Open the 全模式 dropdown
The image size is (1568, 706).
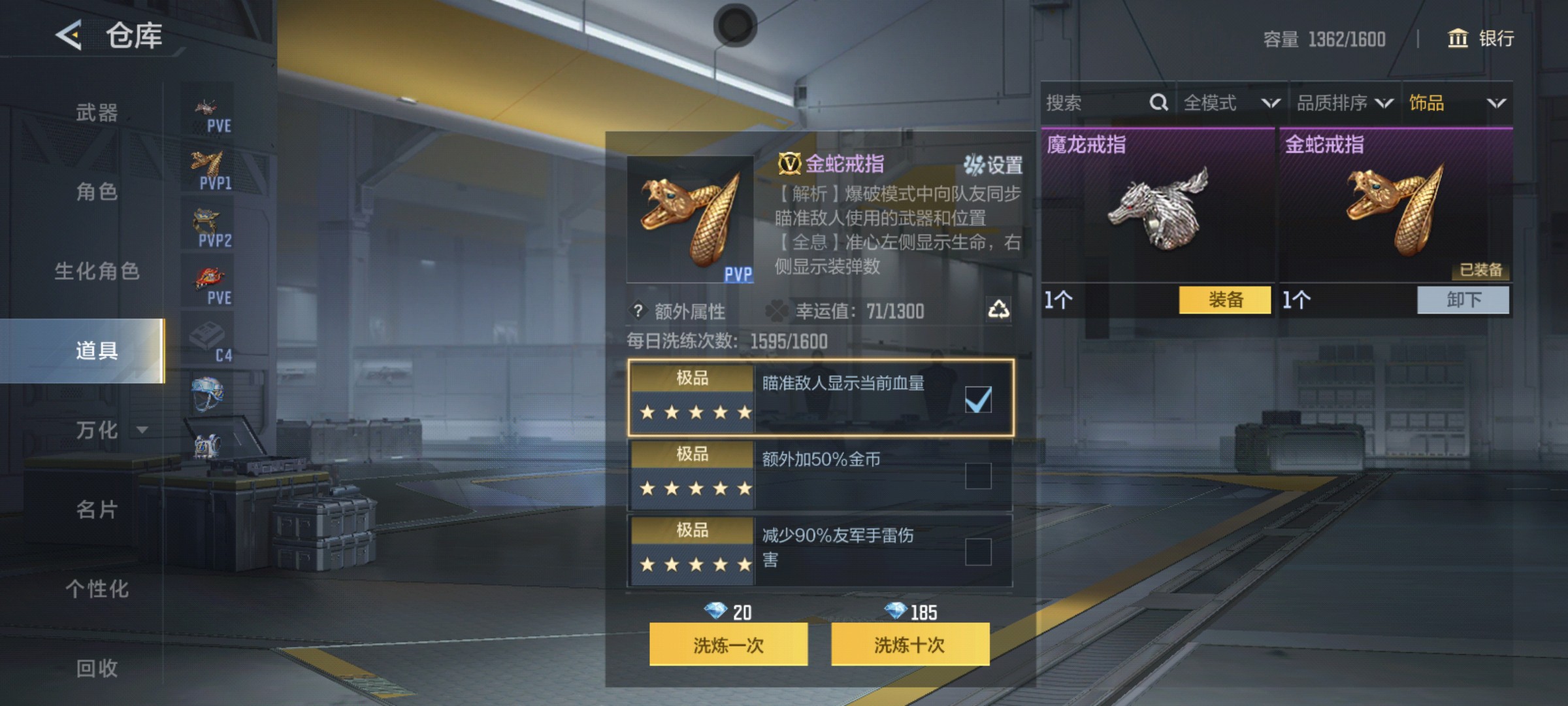coord(1228,103)
